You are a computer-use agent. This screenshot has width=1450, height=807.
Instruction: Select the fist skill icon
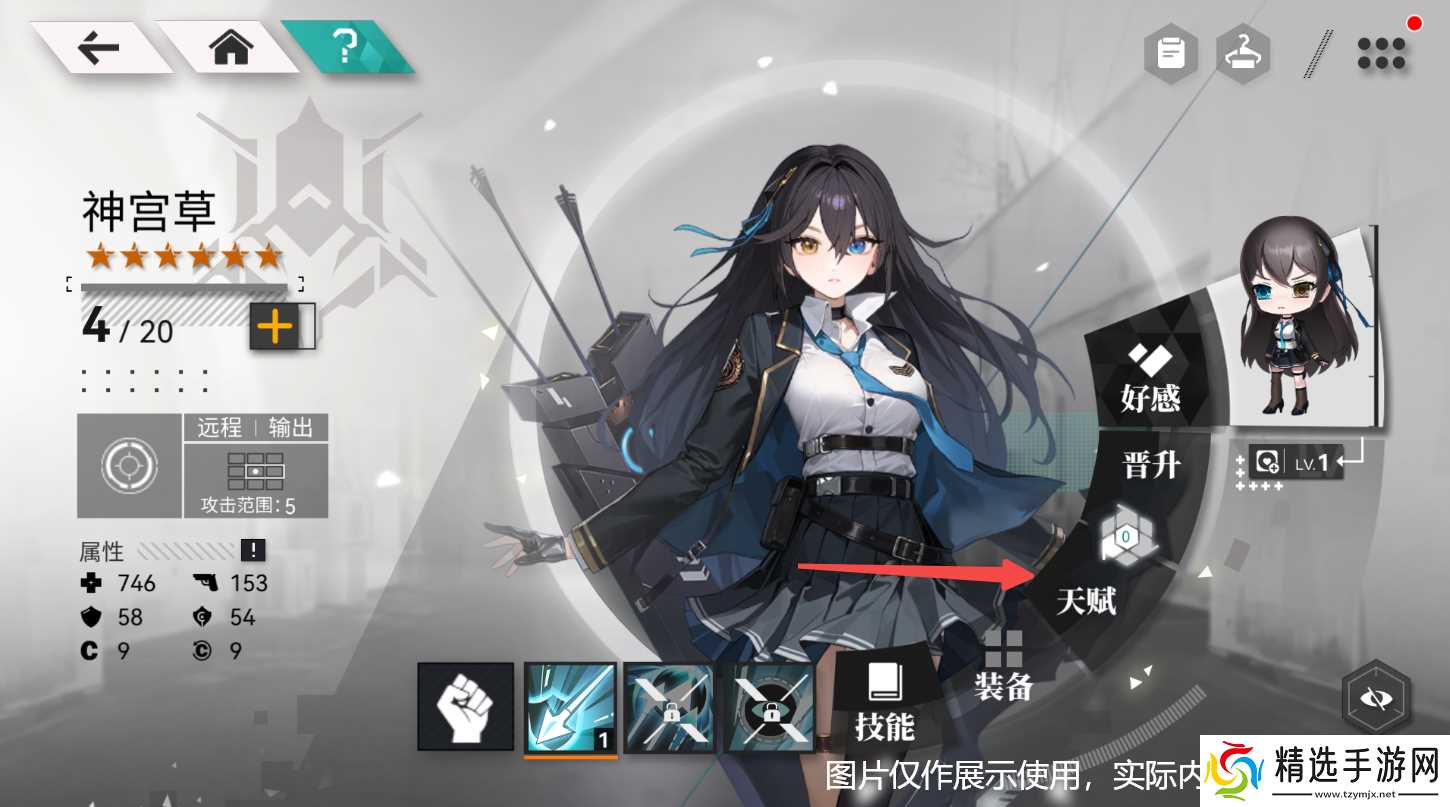[465, 707]
